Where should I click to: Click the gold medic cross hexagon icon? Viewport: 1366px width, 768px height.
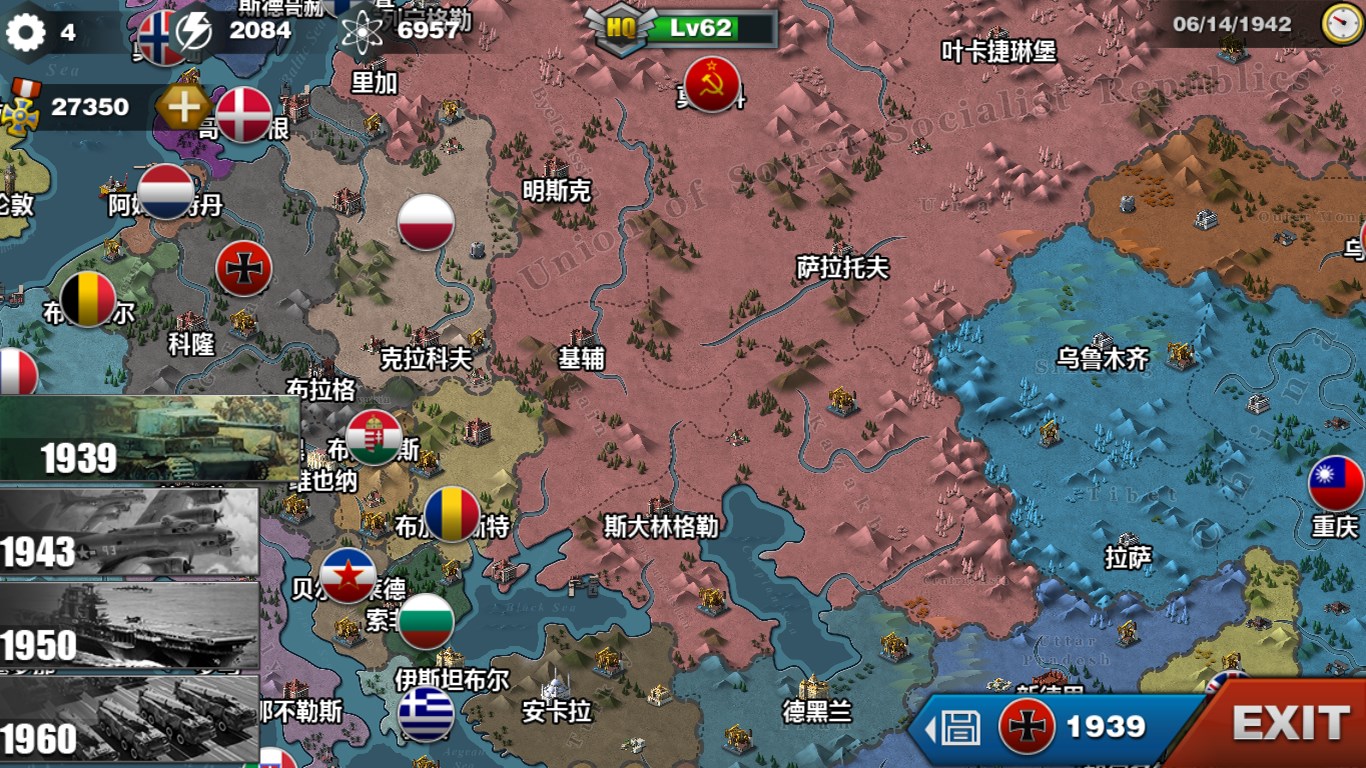(183, 104)
